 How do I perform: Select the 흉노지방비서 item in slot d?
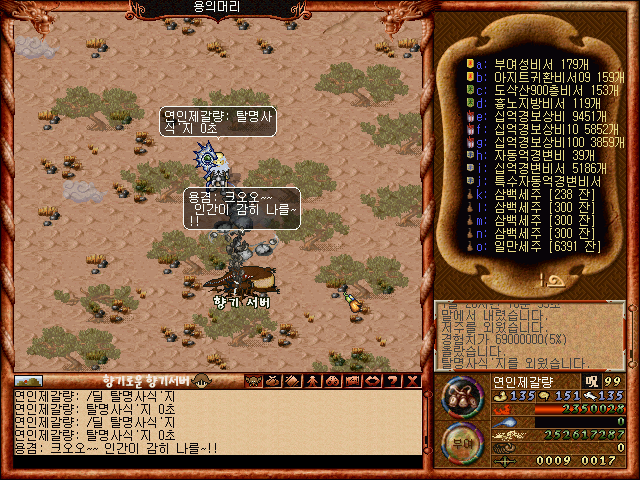528,103
